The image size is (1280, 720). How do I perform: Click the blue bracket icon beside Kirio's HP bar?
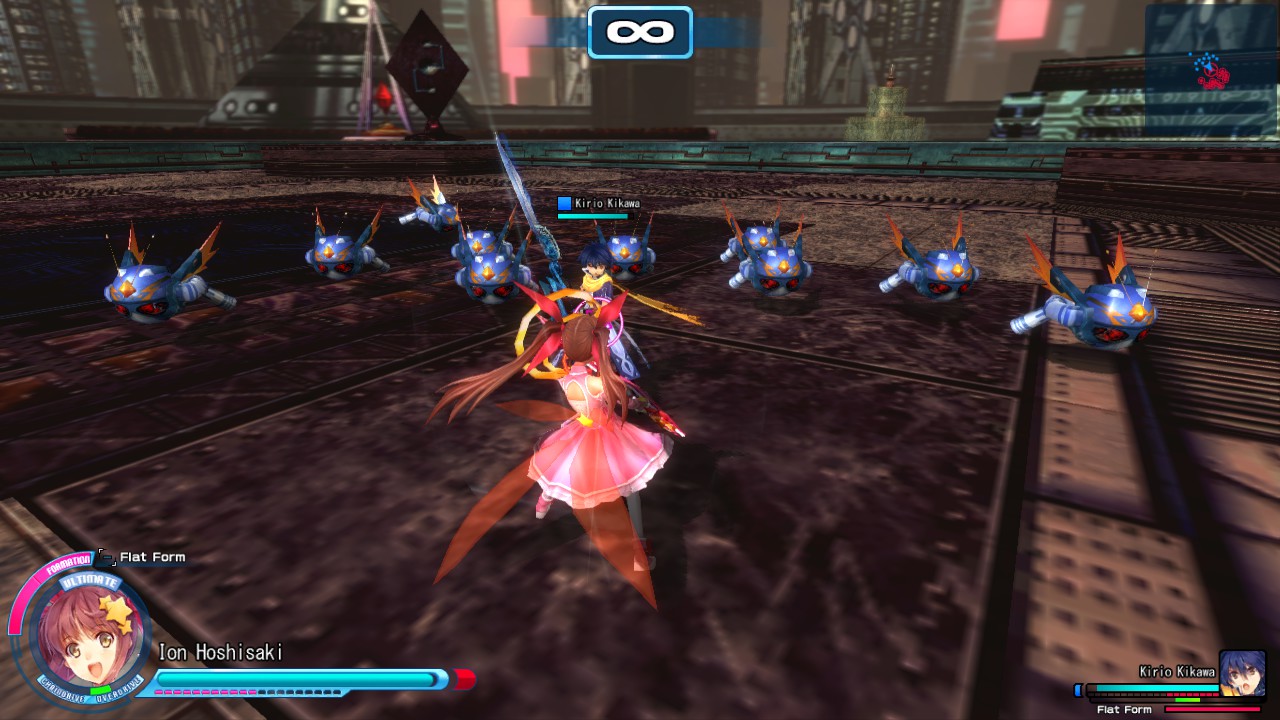(1078, 690)
